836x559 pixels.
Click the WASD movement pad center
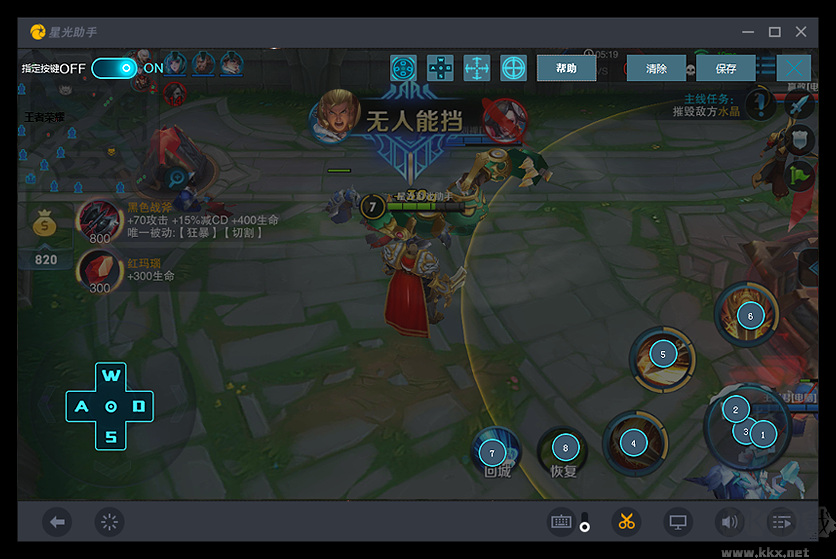(x=111, y=406)
